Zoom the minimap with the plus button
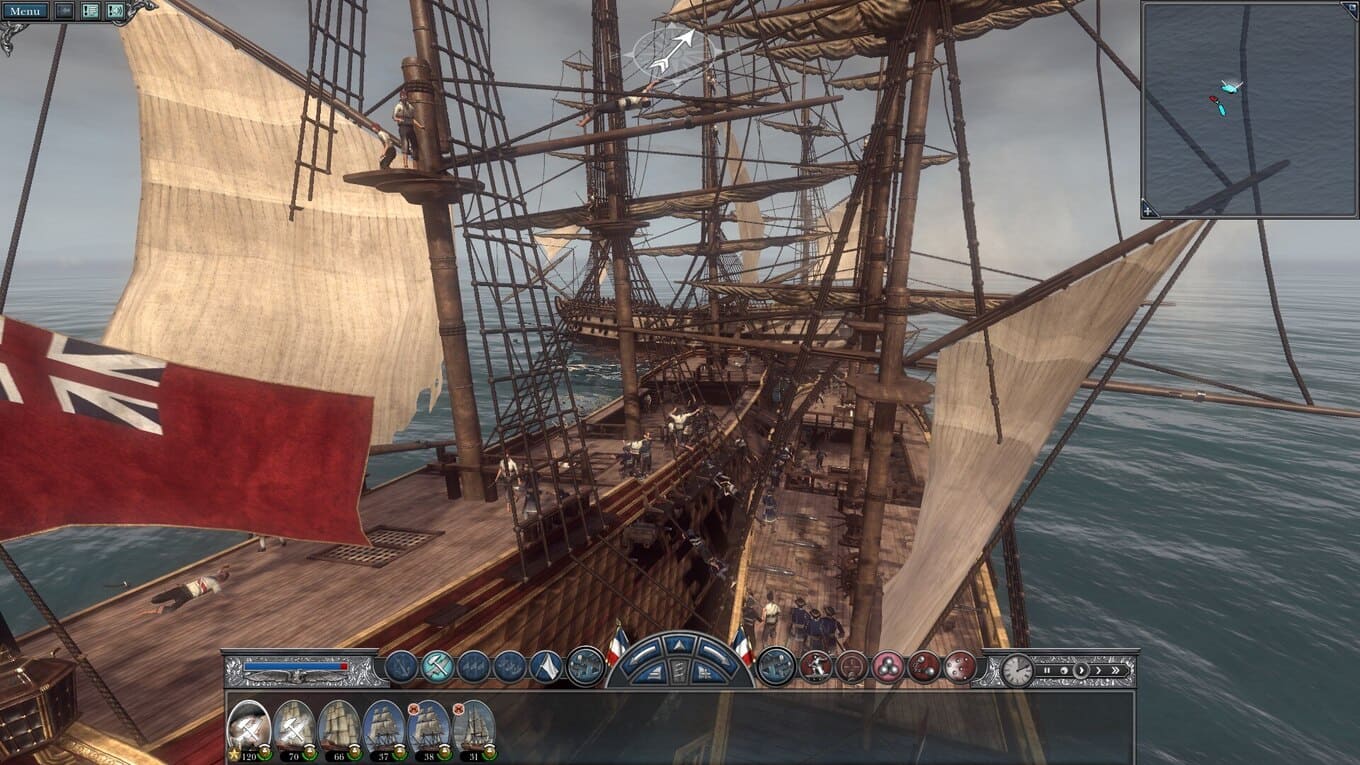1360x765 pixels. click(1150, 209)
